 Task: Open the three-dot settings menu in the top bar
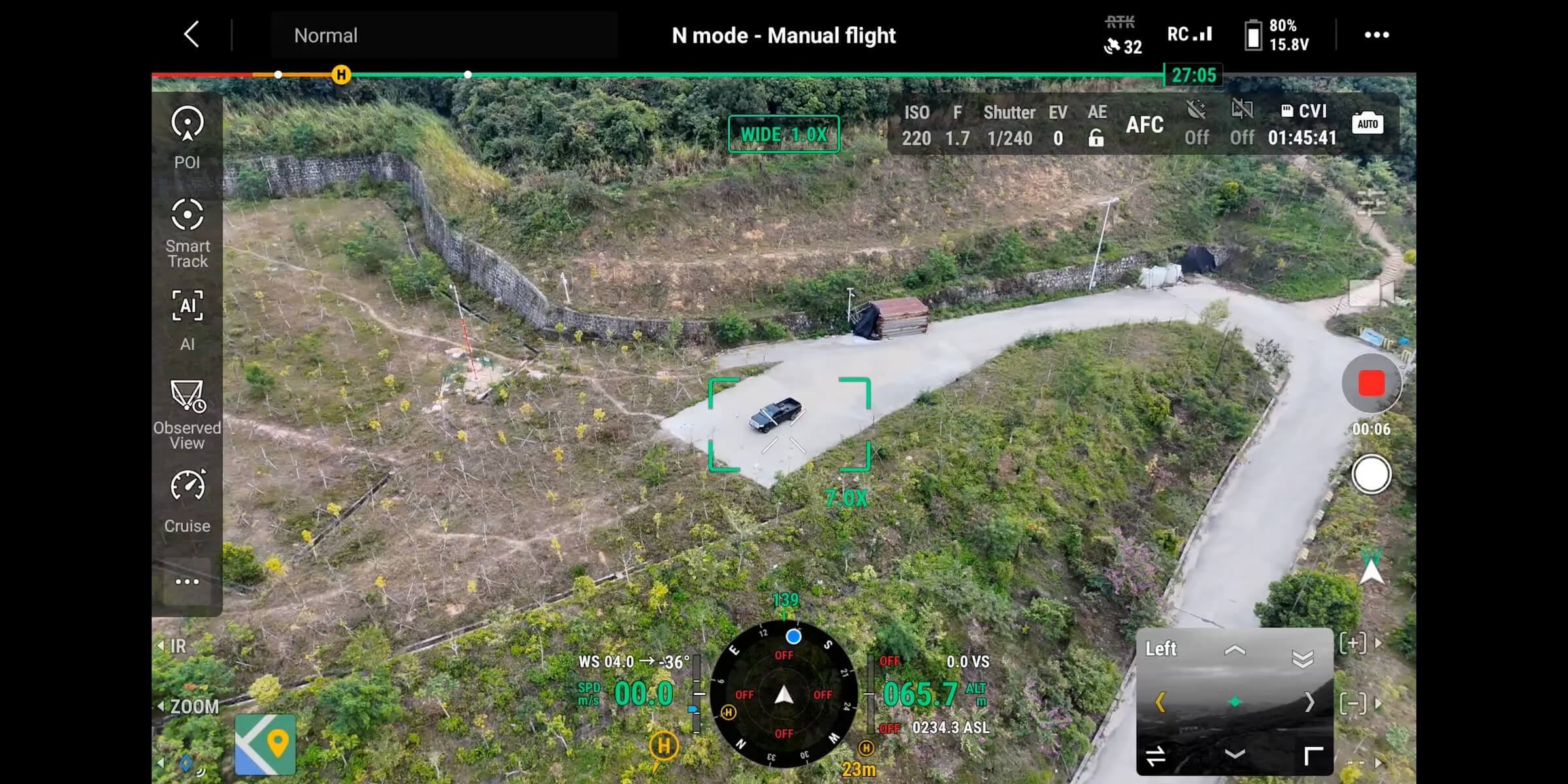point(1377,35)
